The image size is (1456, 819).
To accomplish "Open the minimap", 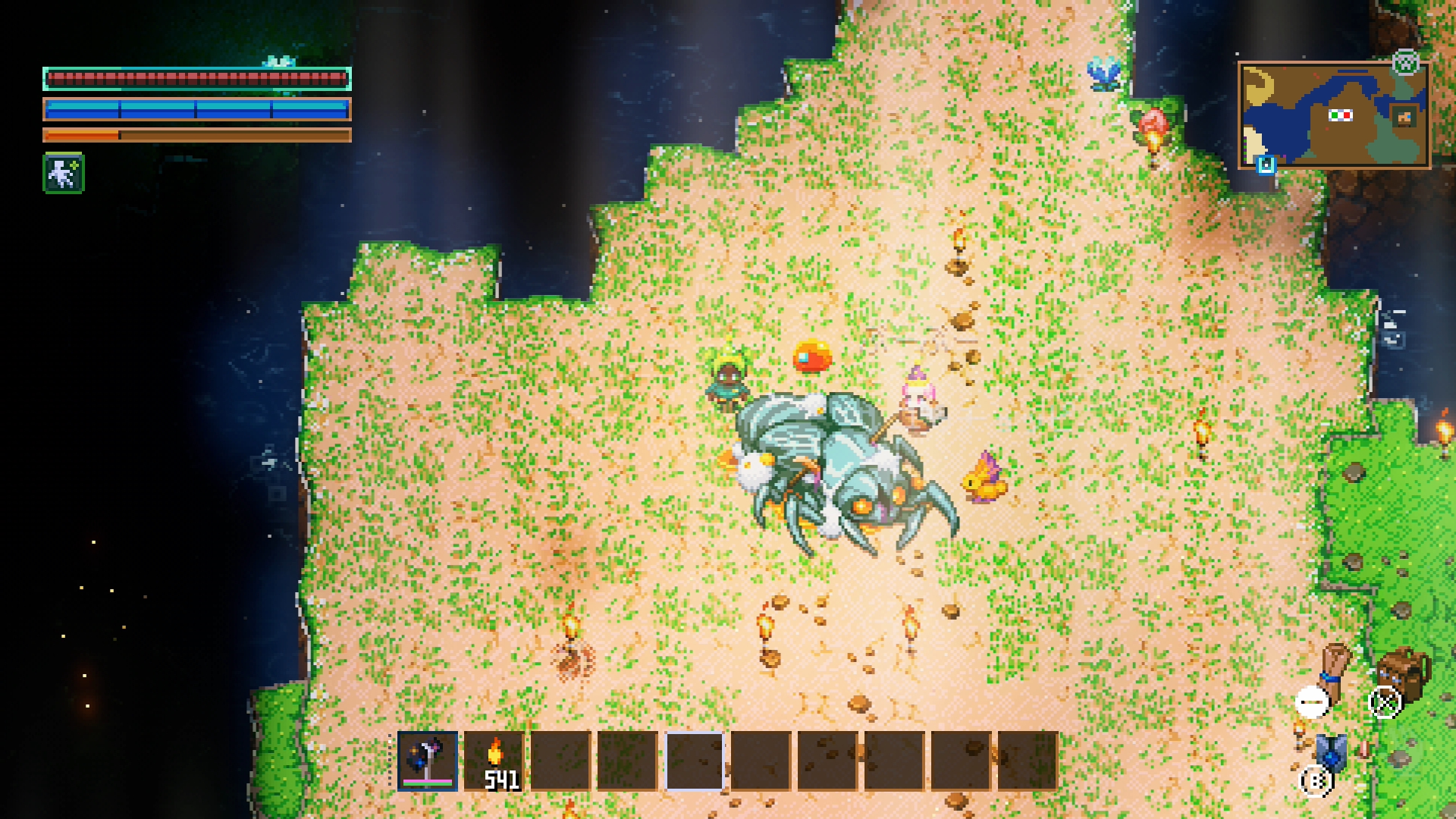I will pyautogui.click(x=1334, y=115).
